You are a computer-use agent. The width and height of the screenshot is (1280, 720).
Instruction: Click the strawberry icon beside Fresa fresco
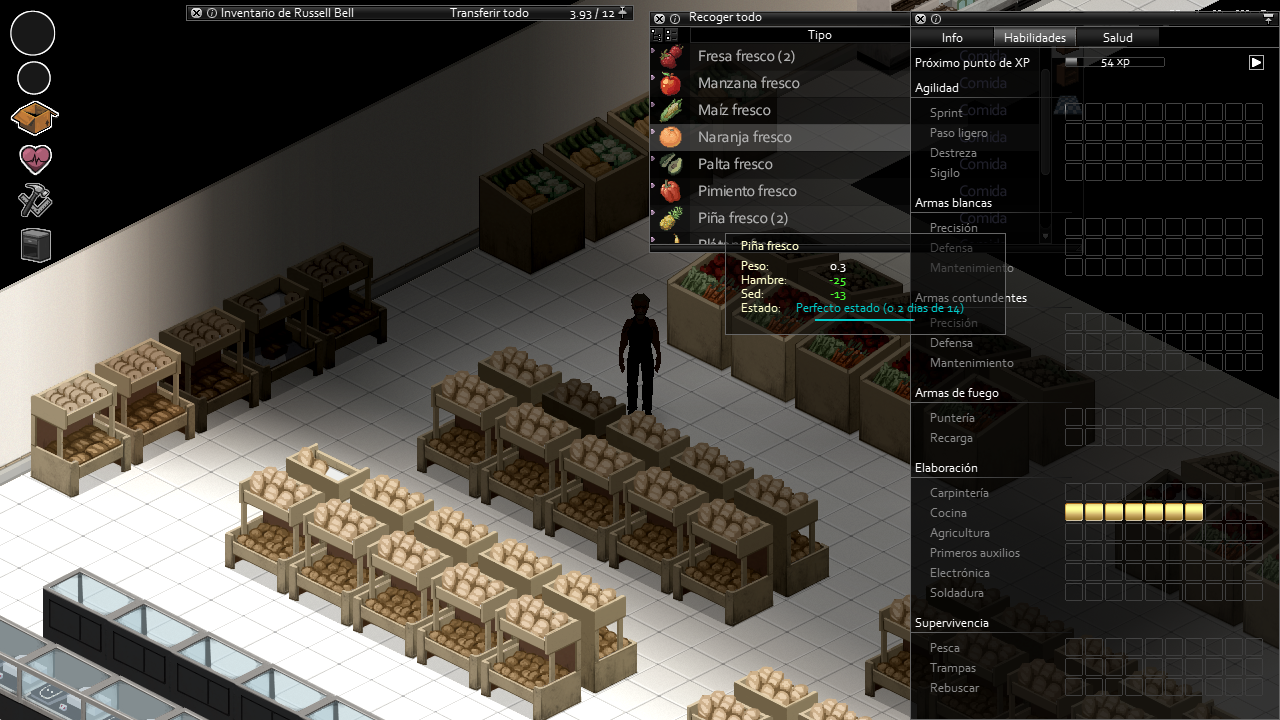tap(671, 56)
